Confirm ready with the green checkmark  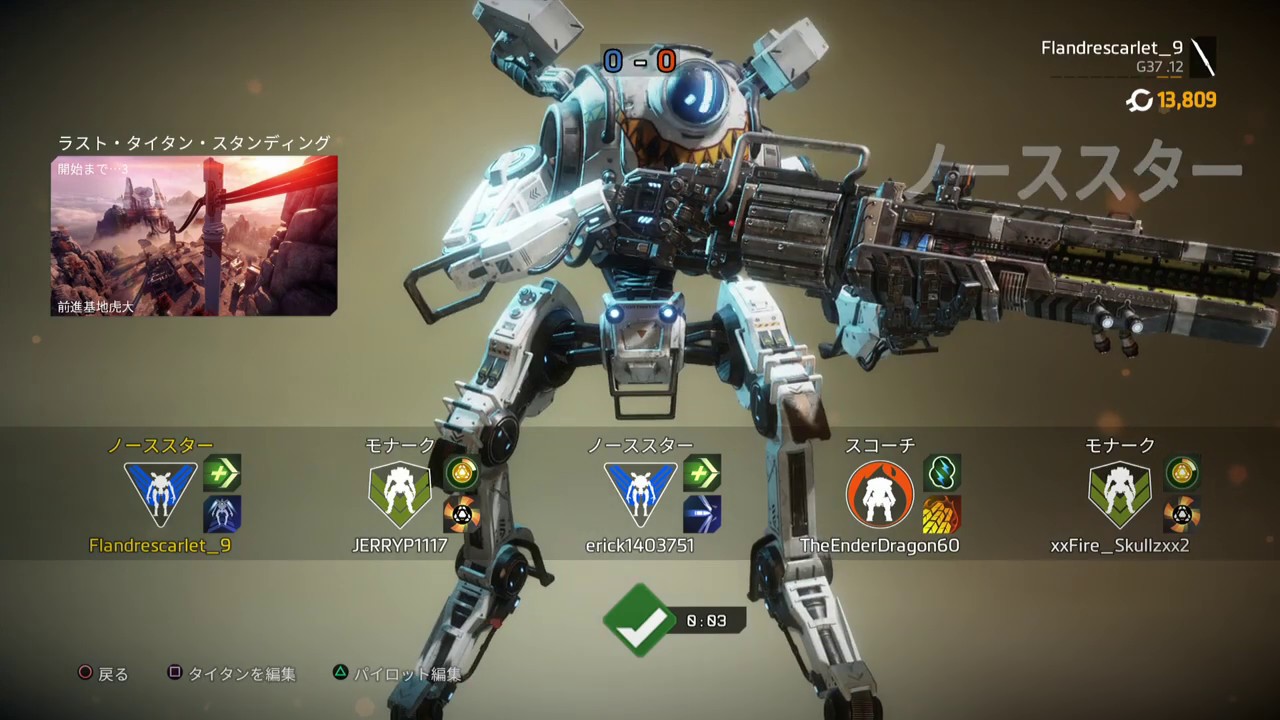point(639,620)
